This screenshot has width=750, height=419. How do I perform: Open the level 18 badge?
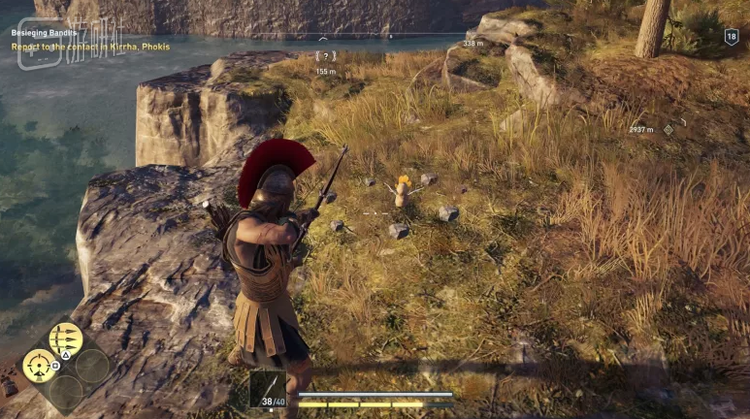[x=731, y=37]
